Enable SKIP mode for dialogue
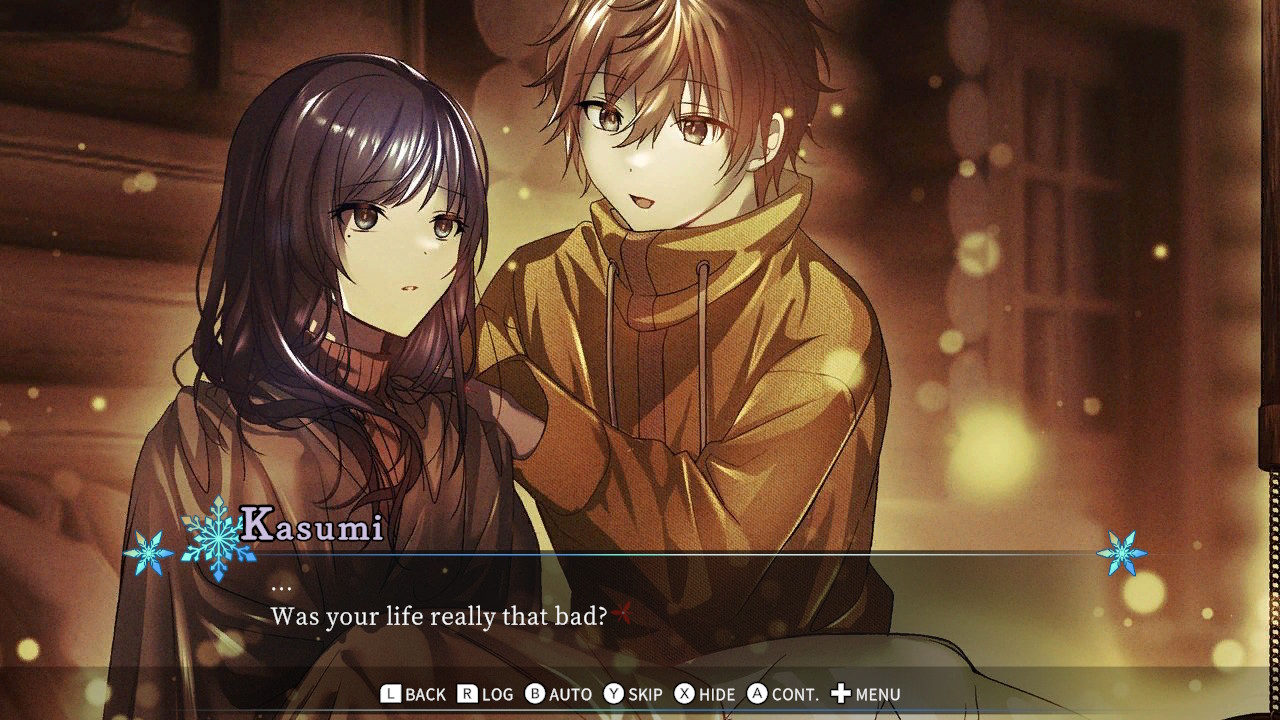Viewport: 1280px width, 720px height. (x=645, y=693)
